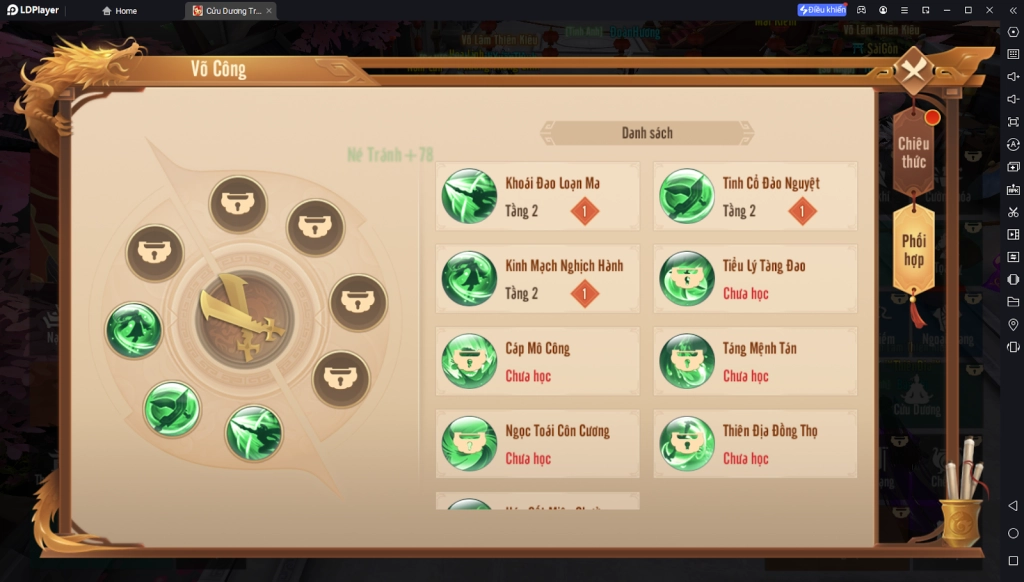The height and width of the screenshot is (582, 1024).
Task: Select the Táng Mệnh Tán skill entry
Action: [755, 361]
